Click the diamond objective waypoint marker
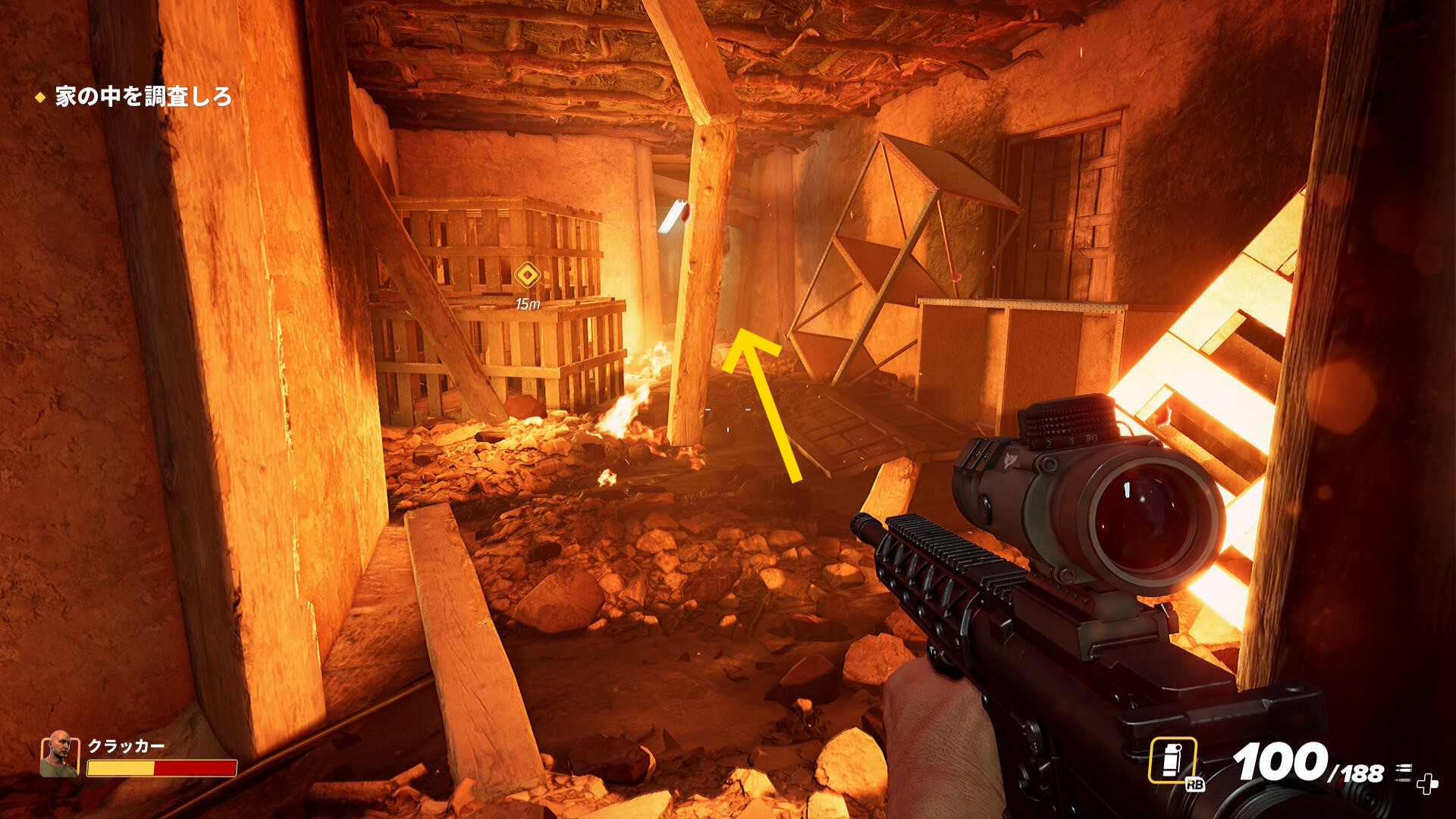This screenshot has height=819, width=1456. 527,275
